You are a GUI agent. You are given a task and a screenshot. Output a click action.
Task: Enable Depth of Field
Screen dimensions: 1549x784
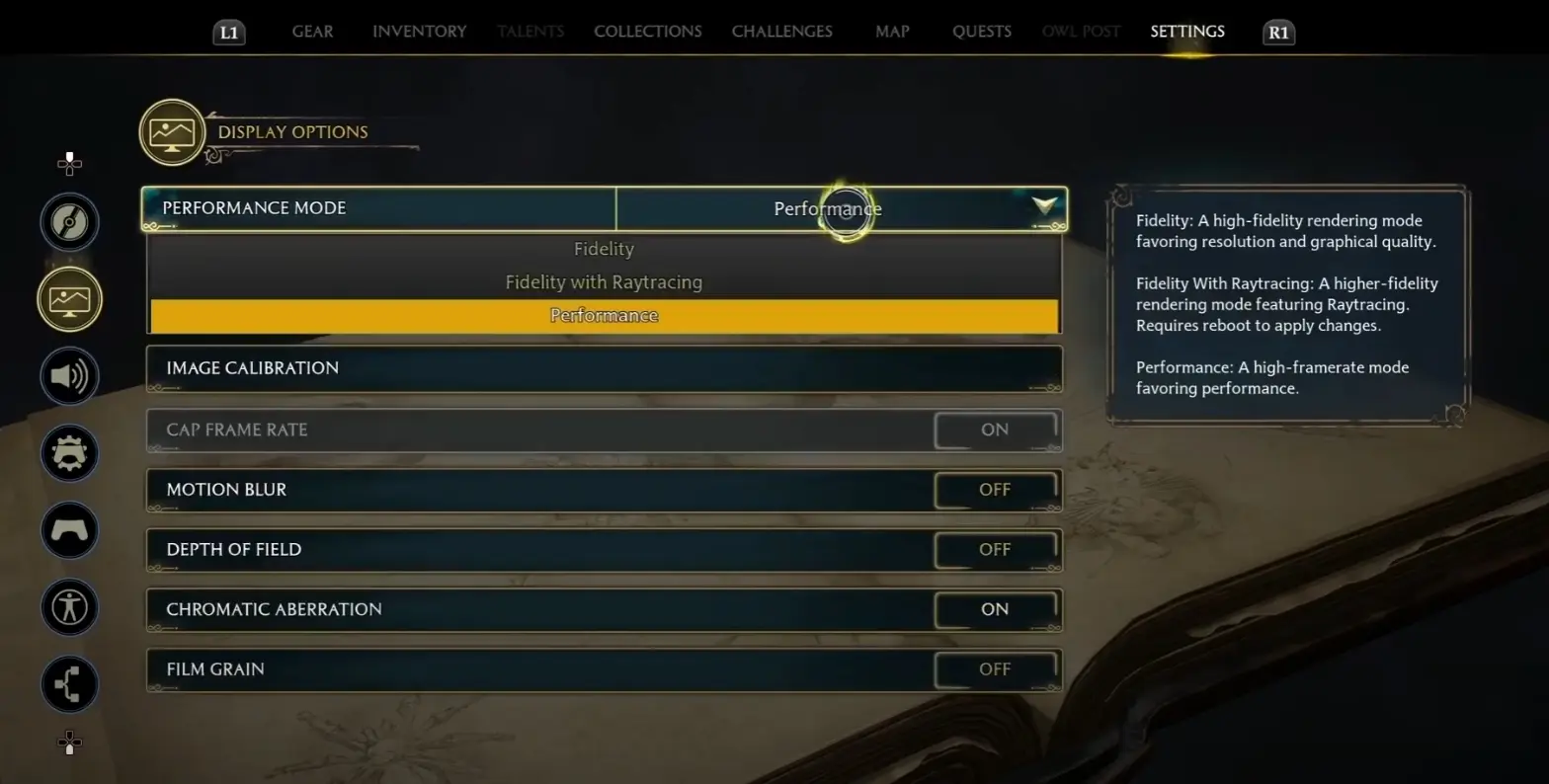tap(995, 550)
